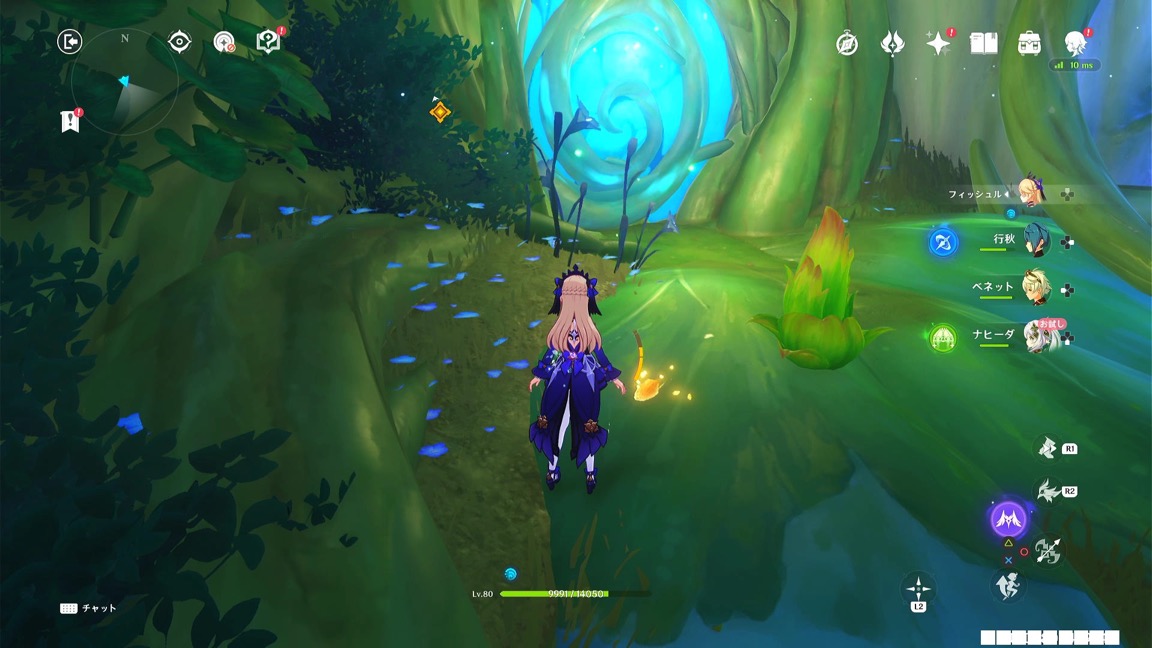This screenshot has width=1152, height=648.
Task: Open the Wish winged star icon
Action: (x=892, y=44)
